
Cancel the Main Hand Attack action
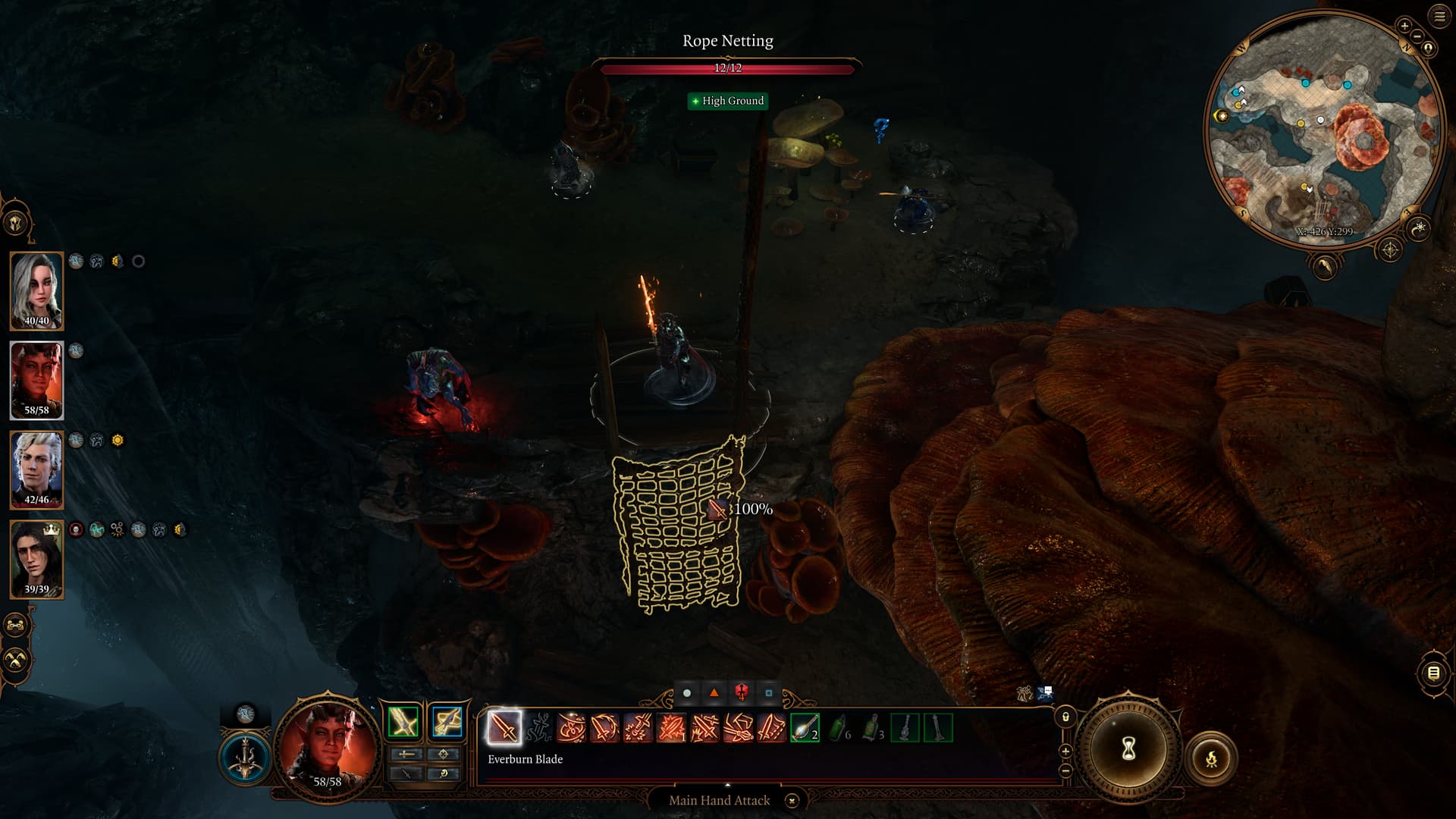pos(792,801)
